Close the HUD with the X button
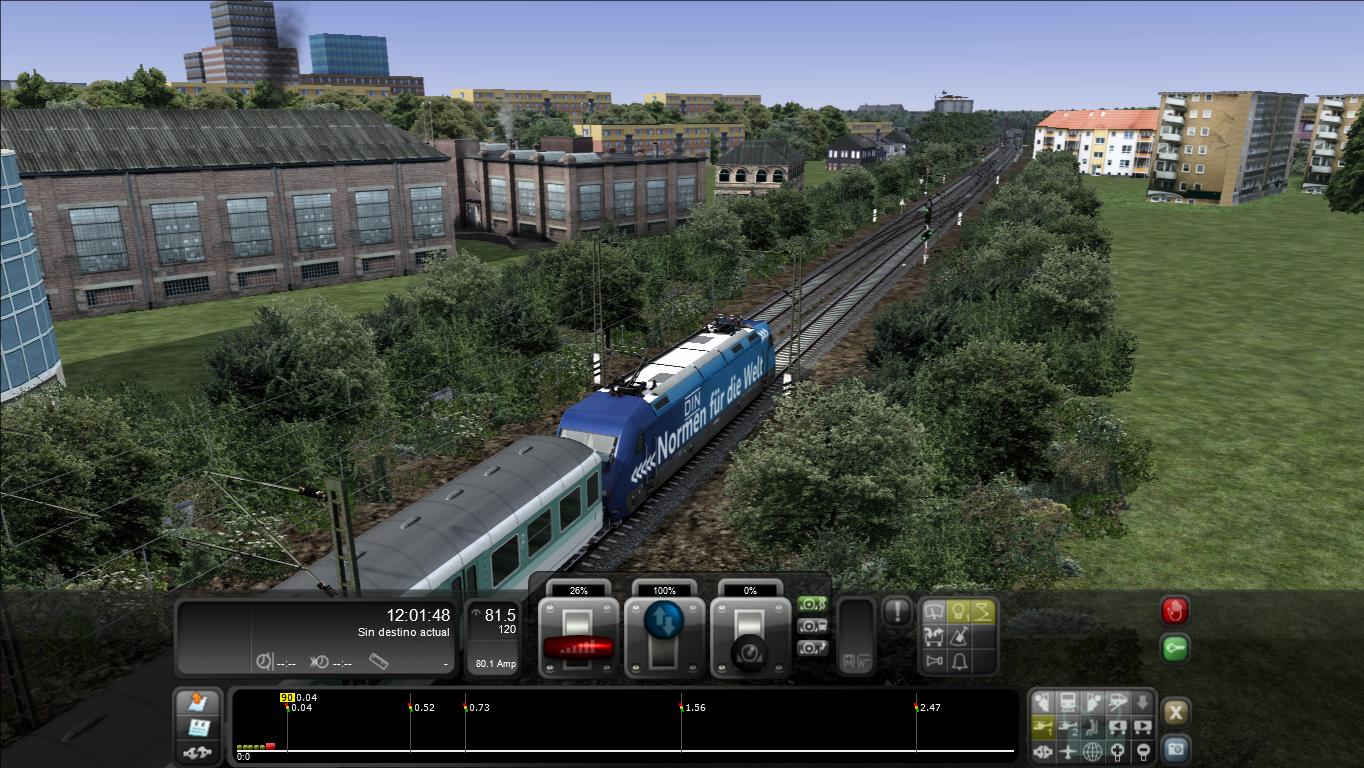1364x768 pixels. pyautogui.click(x=1176, y=712)
